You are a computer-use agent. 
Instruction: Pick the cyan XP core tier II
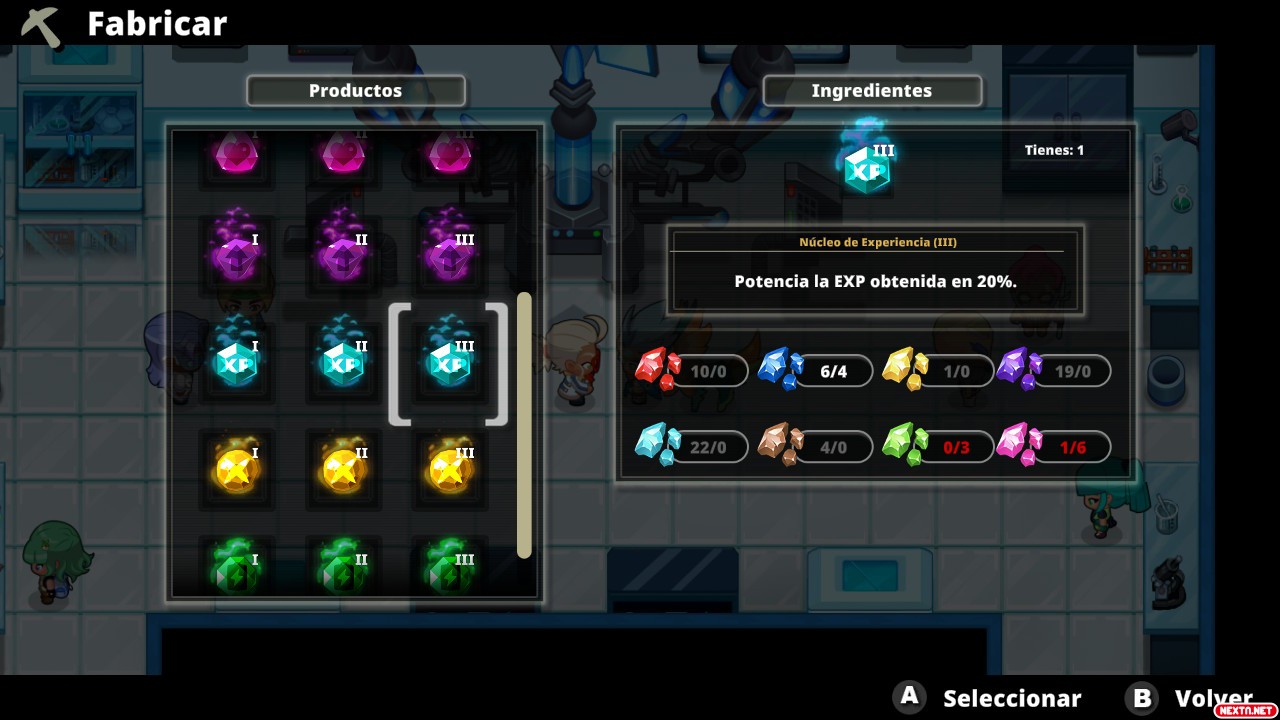click(342, 362)
